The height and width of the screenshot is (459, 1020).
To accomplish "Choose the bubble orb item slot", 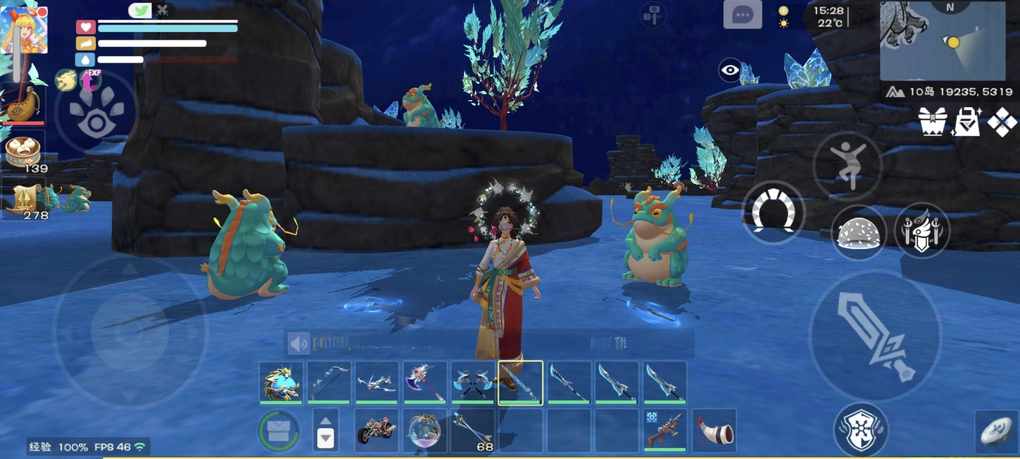I will coord(425,430).
